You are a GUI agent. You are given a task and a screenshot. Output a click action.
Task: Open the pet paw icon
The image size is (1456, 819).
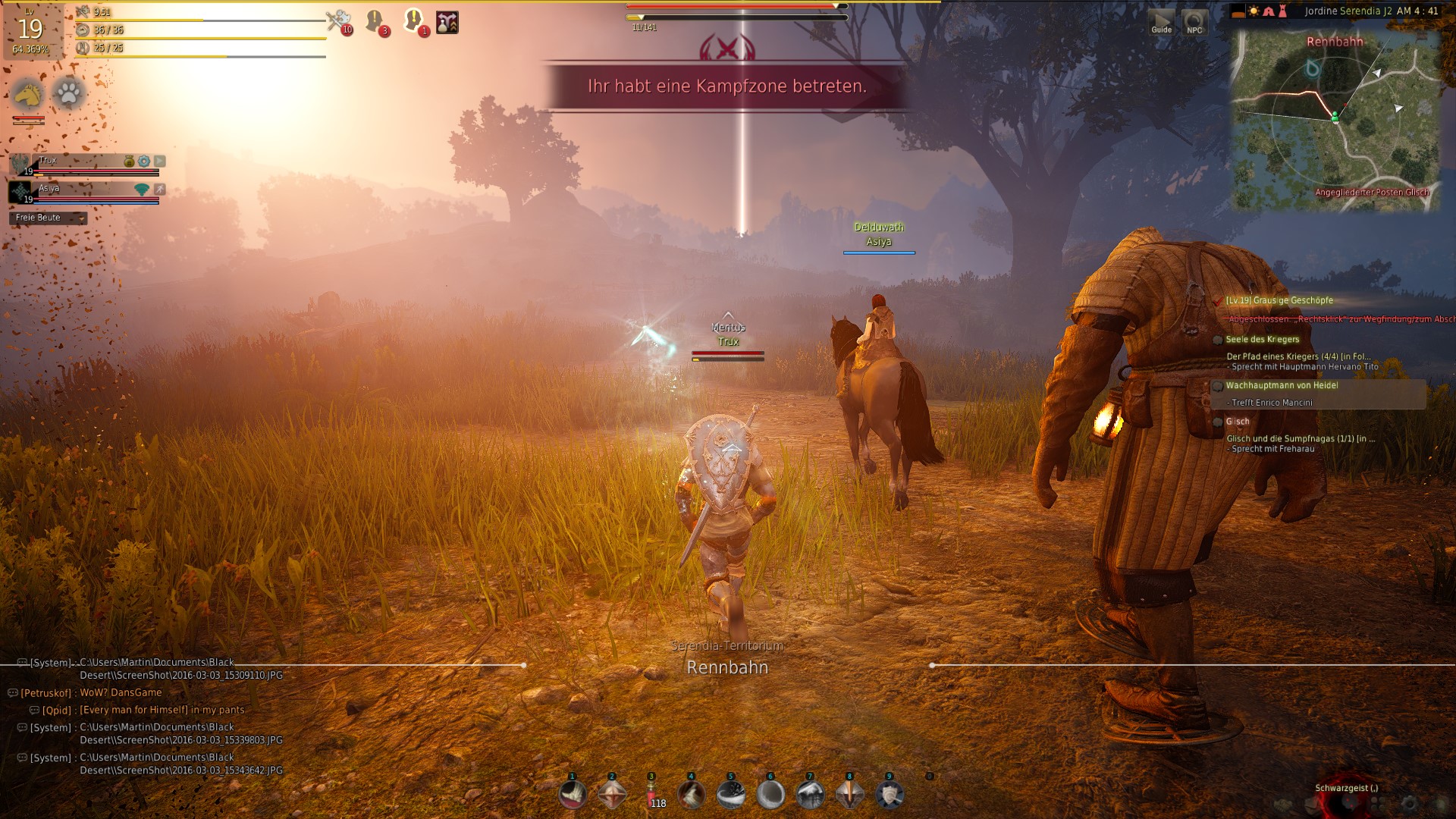click(x=69, y=94)
